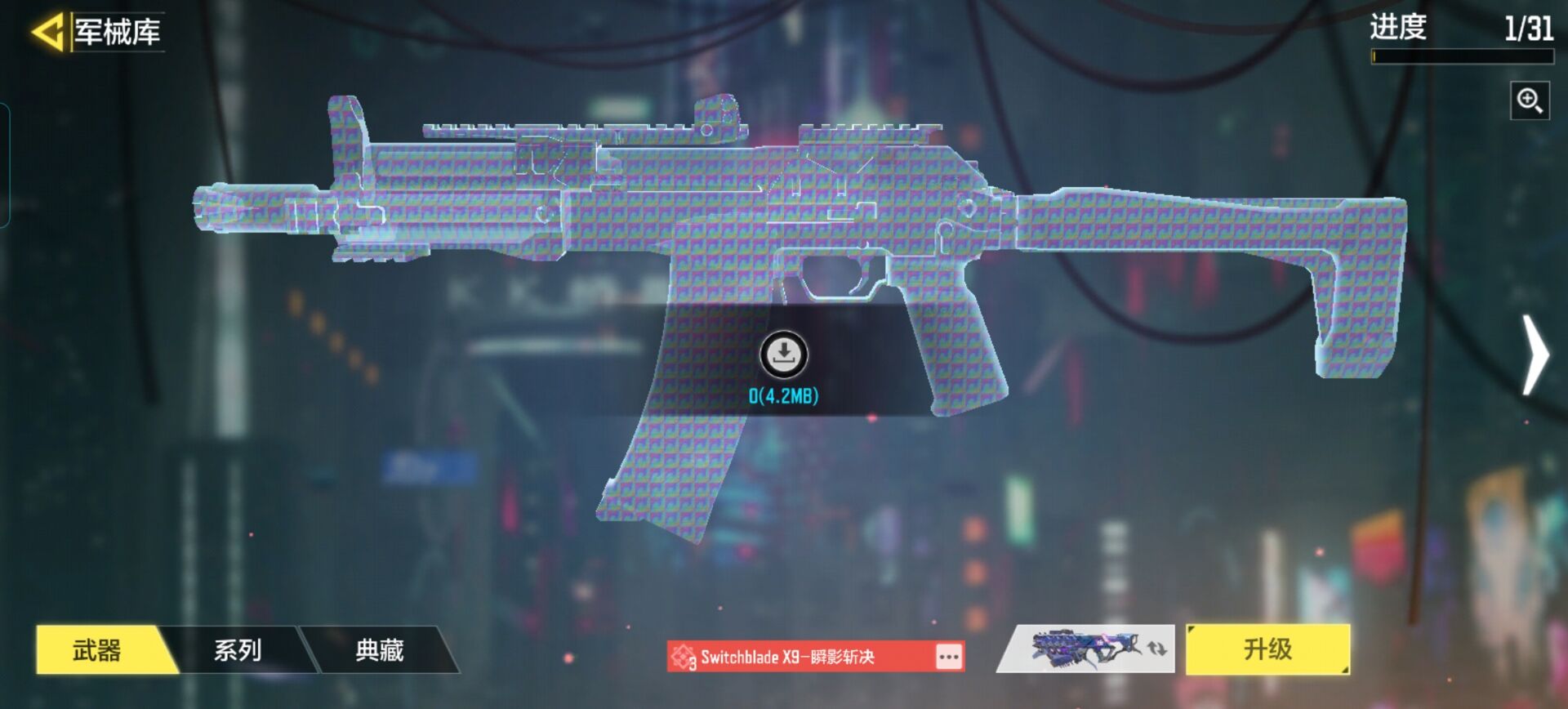Switch to the 武器 tab
The height and width of the screenshot is (709, 1568).
98,650
